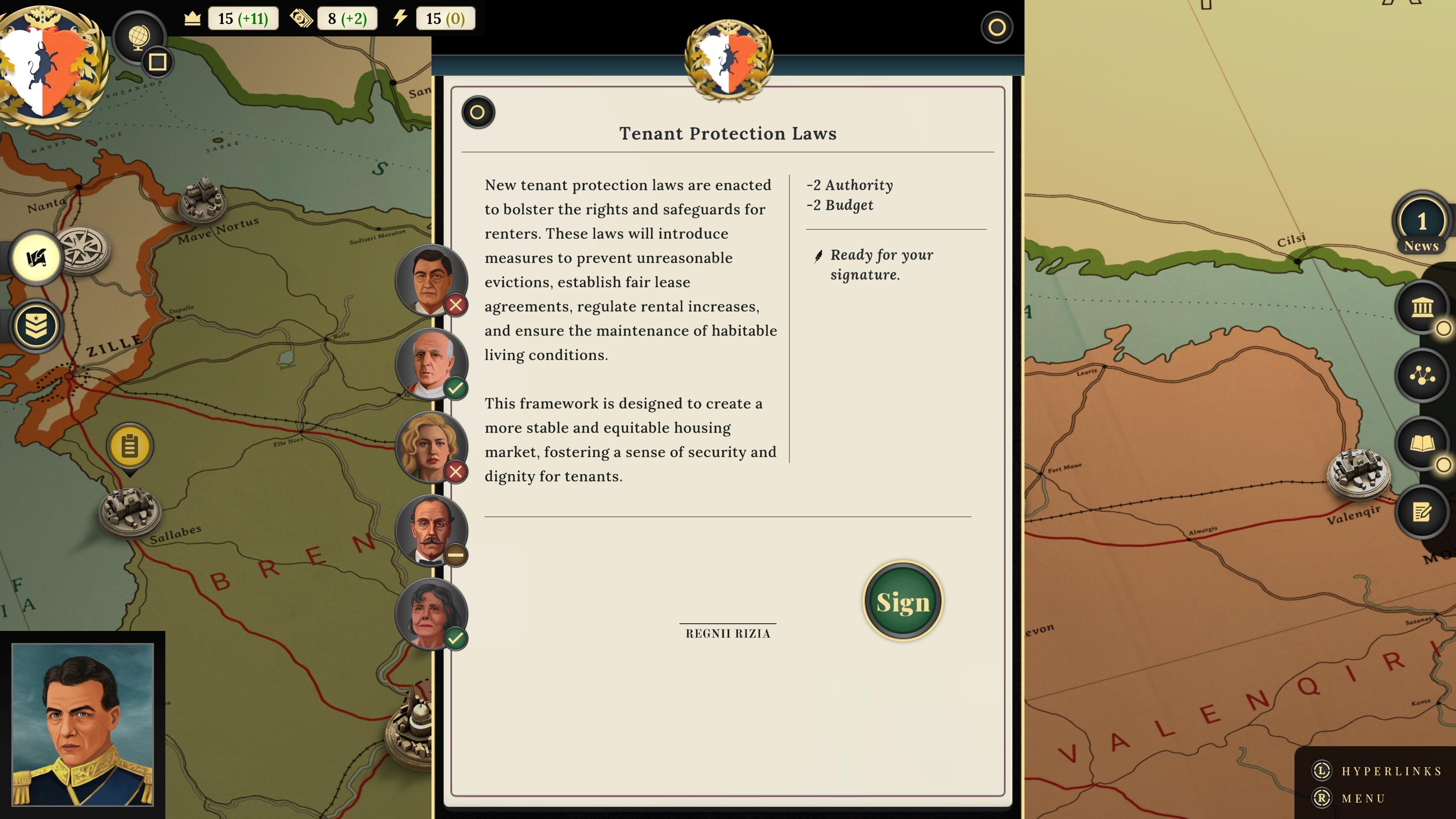Open the clipboard marker near Sallabes
Viewport: 1456px width, 819px height.
click(129, 447)
